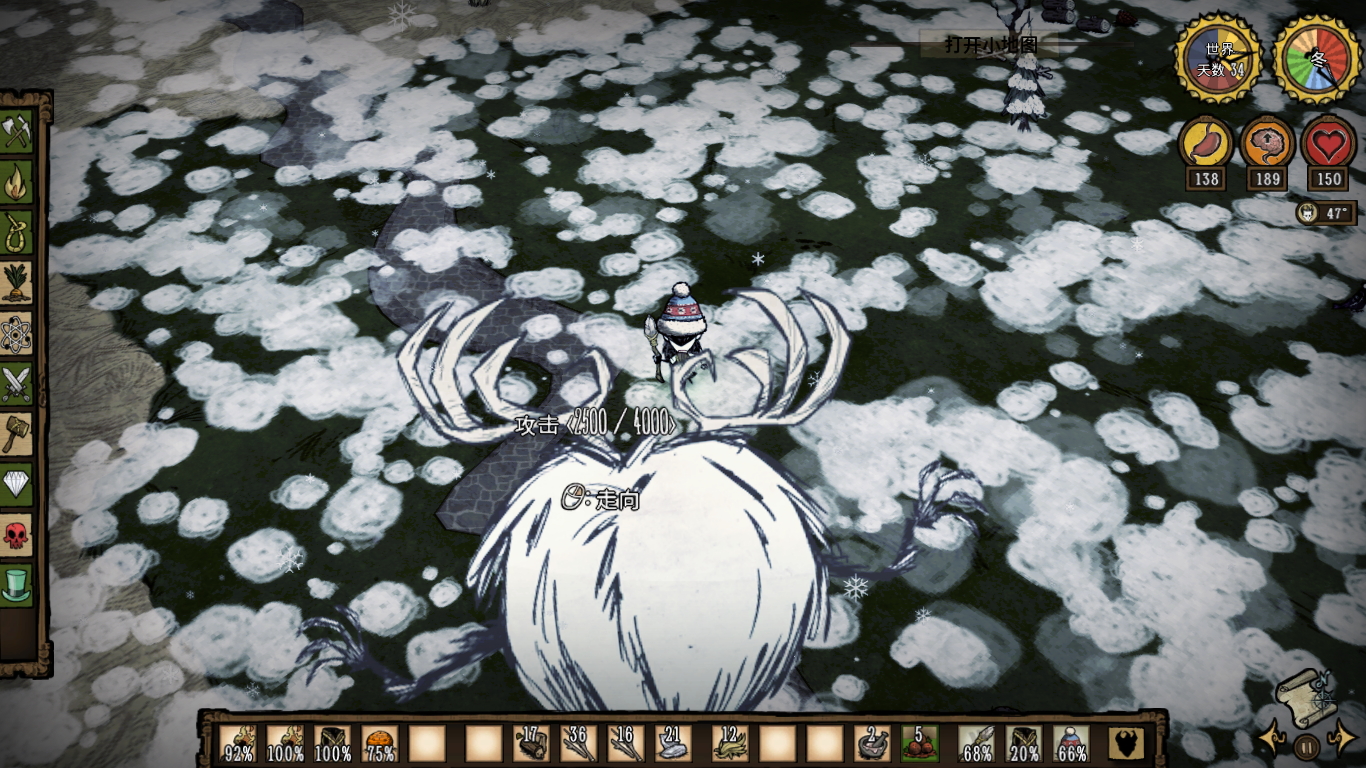Screen dimensions: 1366x768
Task: Select the berries stack of 5
Action: [x=921, y=743]
